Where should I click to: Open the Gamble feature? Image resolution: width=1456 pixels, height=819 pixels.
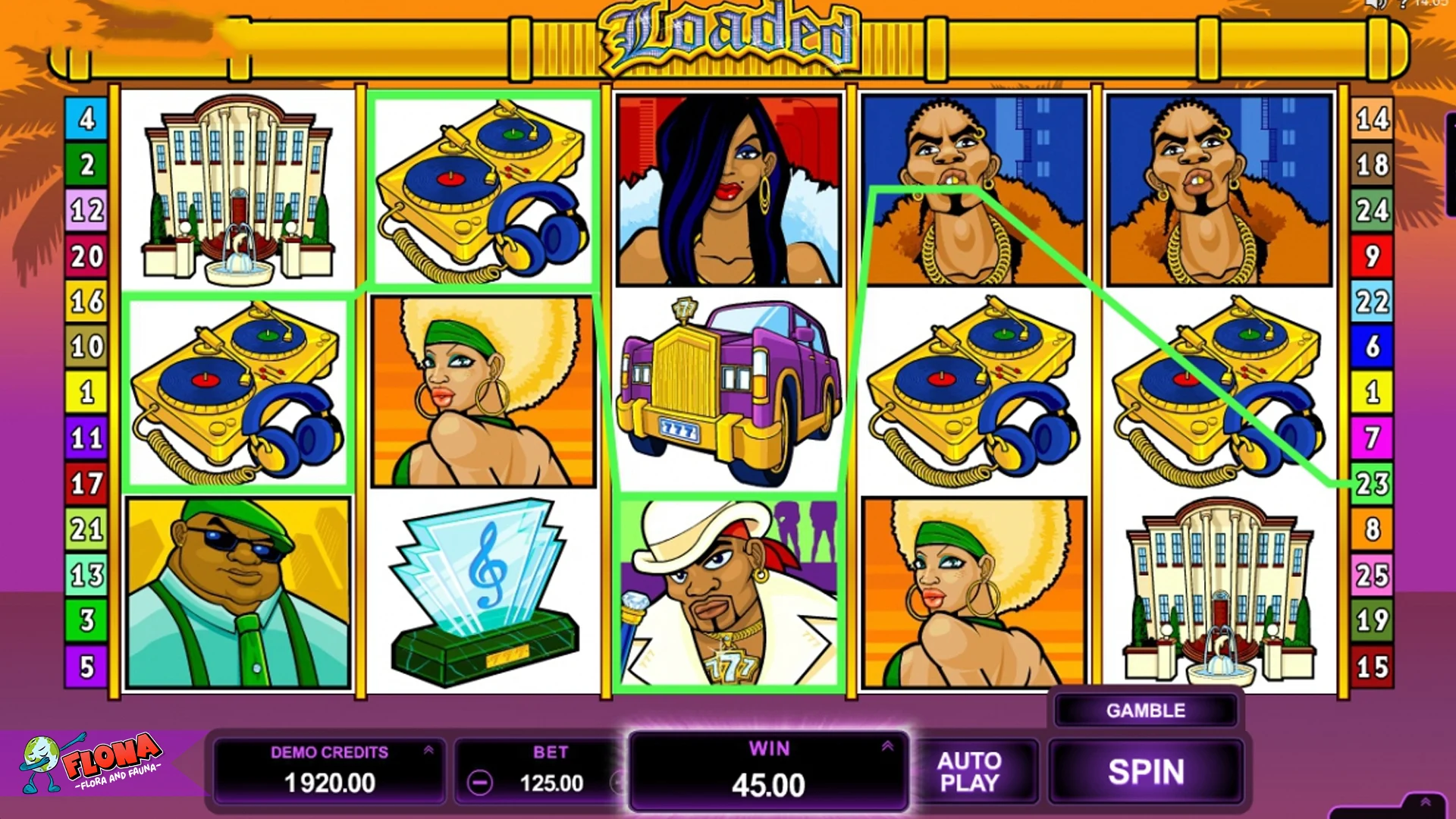click(1145, 711)
